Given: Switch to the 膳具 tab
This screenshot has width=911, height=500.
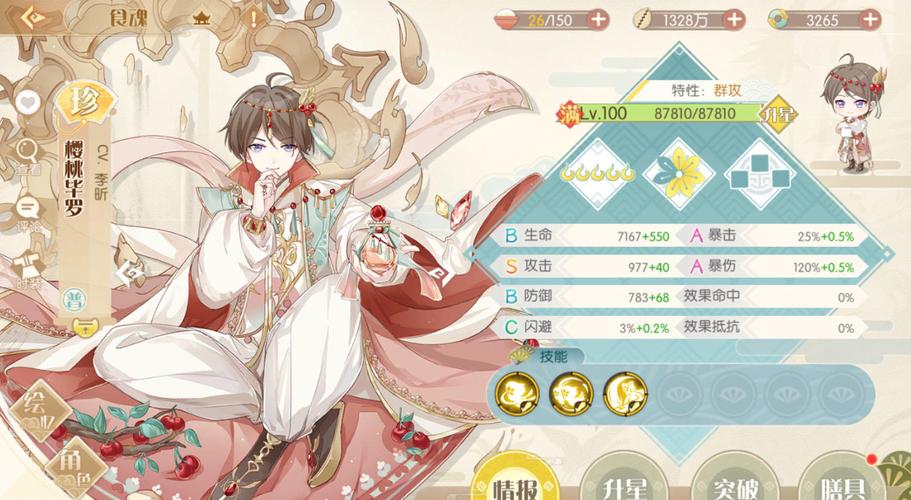Looking at the screenshot, I should [840, 484].
